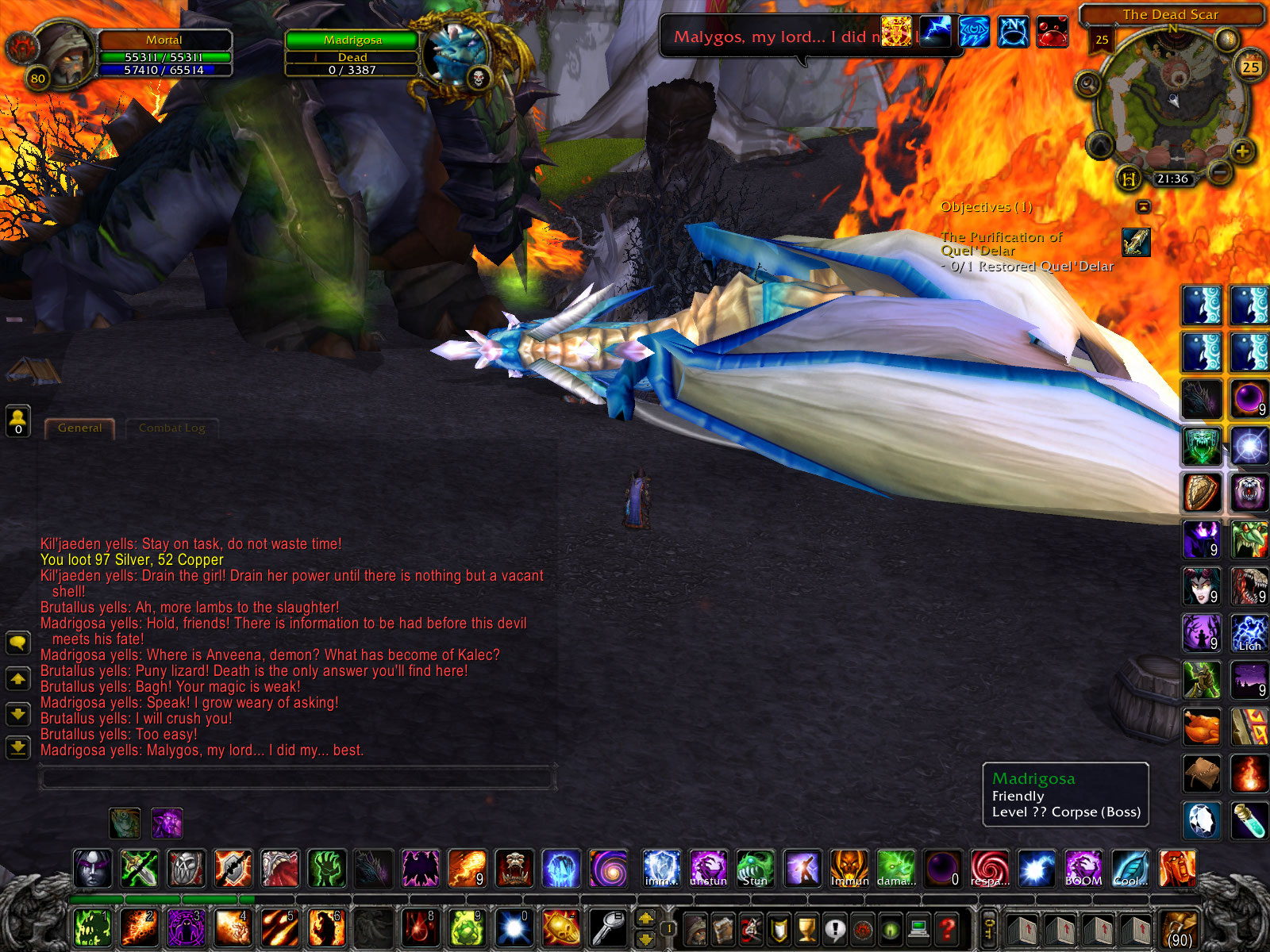This screenshot has width=1270, height=952.
Task: Toggle the social figure button above chat frame
Action: pyautogui.click(x=17, y=418)
